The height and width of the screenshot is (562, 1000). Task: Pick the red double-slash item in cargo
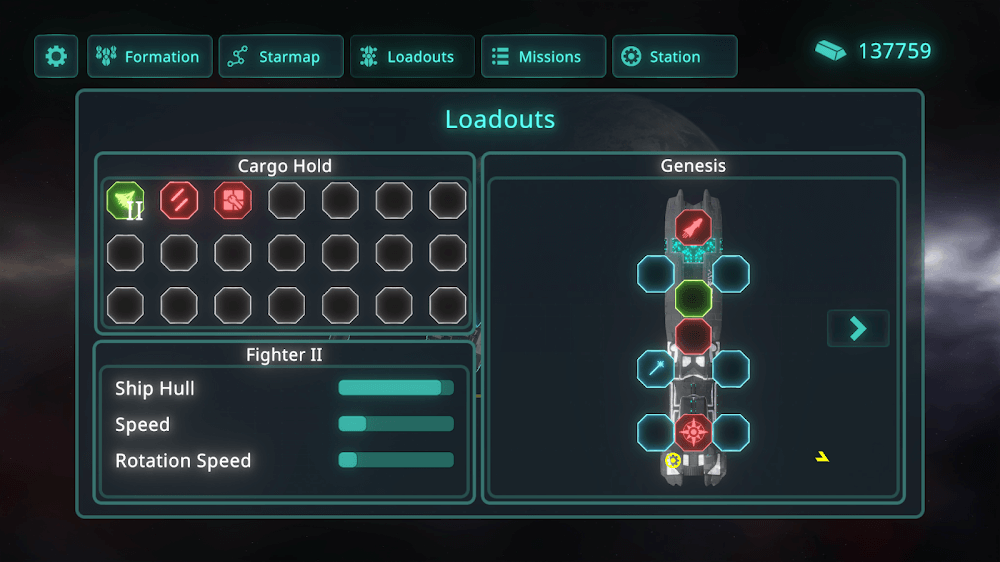pyautogui.click(x=179, y=201)
